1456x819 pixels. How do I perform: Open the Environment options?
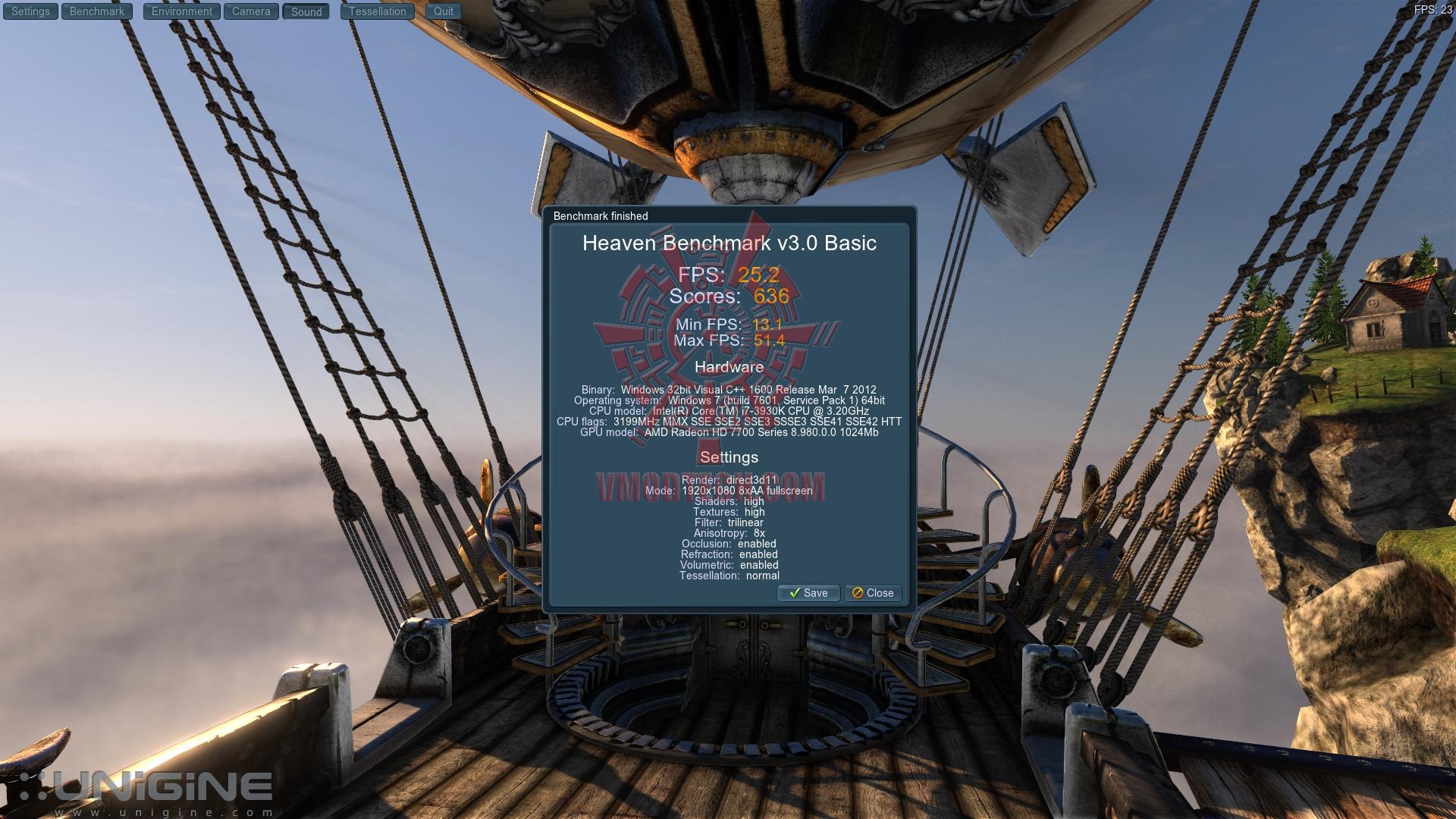(x=182, y=11)
